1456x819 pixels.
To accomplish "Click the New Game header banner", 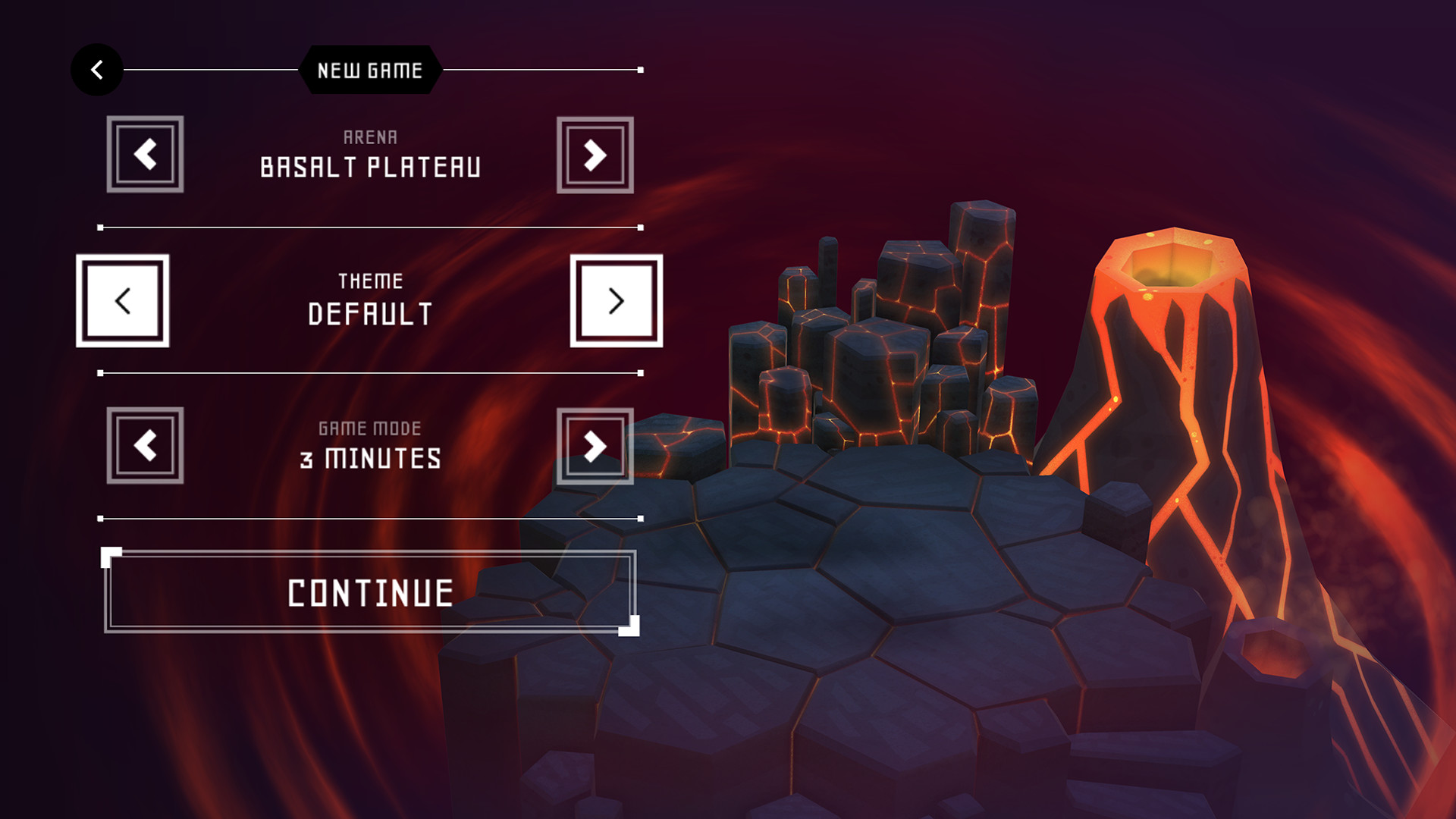I will pyautogui.click(x=369, y=71).
